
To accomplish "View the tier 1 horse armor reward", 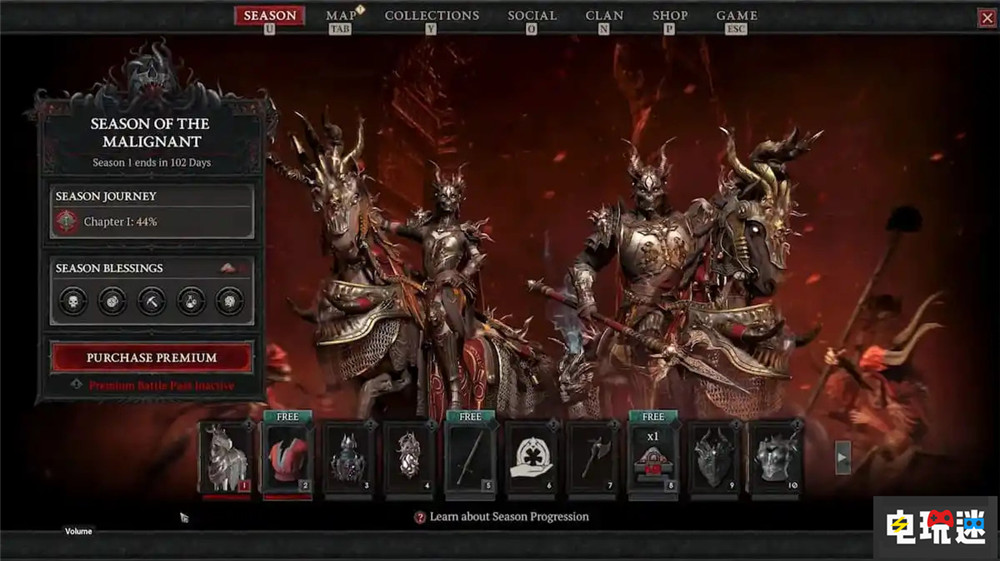I will coord(225,457).
